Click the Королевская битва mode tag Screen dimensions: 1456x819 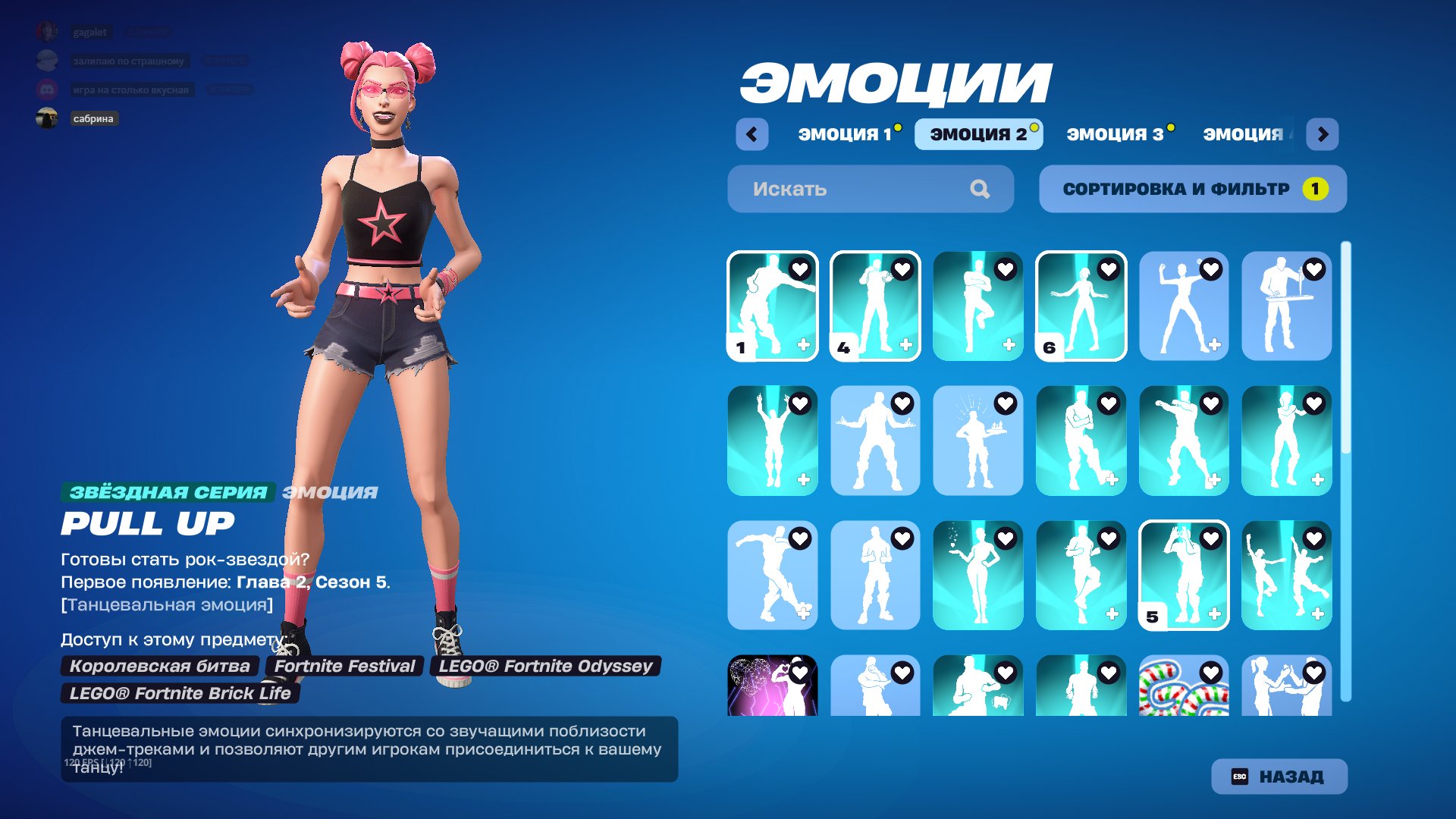coord(159,666)
